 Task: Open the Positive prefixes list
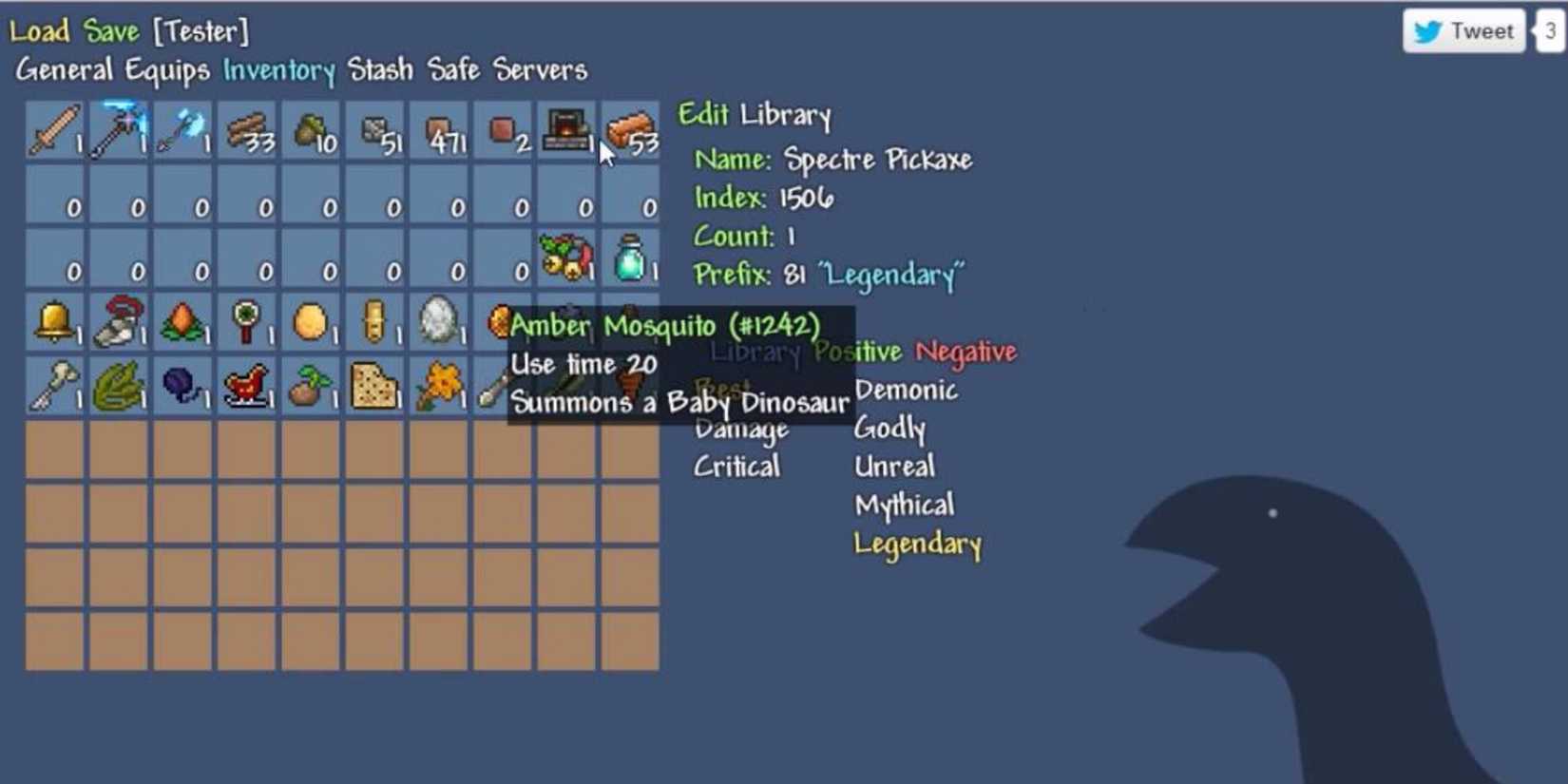860,352
